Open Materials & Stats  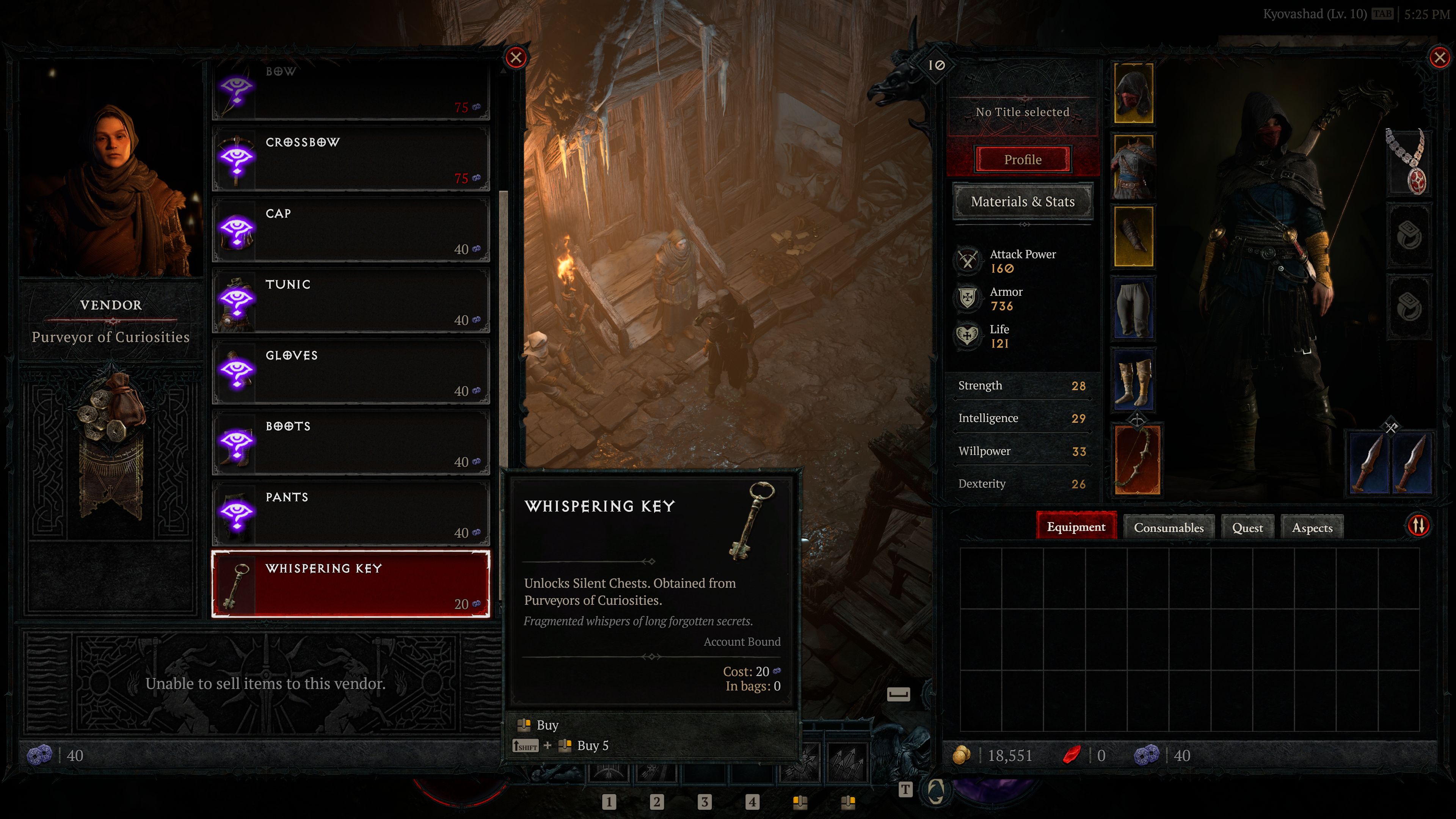tap(1023, 202)
